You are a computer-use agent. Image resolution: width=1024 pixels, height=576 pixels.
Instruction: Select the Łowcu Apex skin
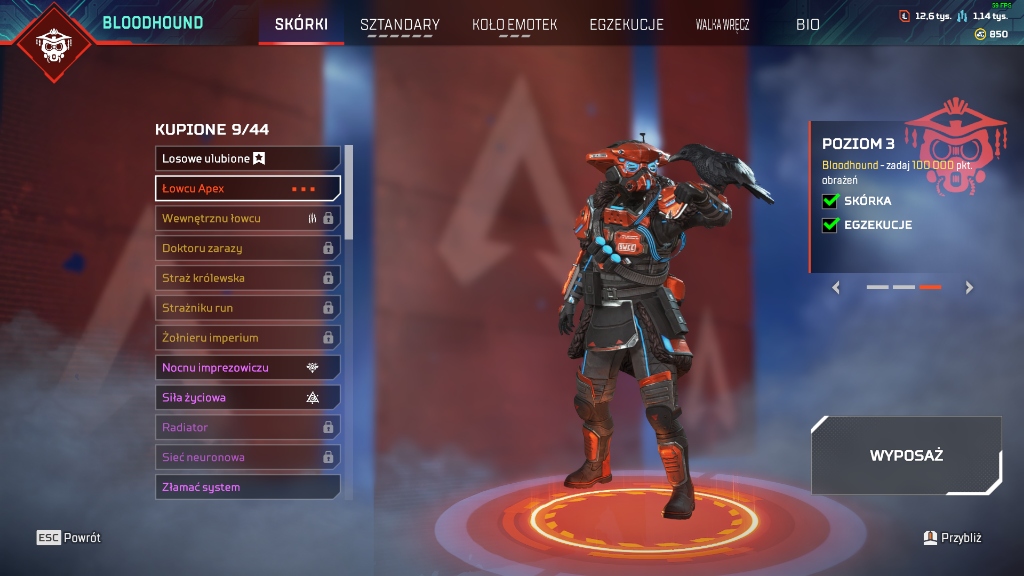click(248, 188)
